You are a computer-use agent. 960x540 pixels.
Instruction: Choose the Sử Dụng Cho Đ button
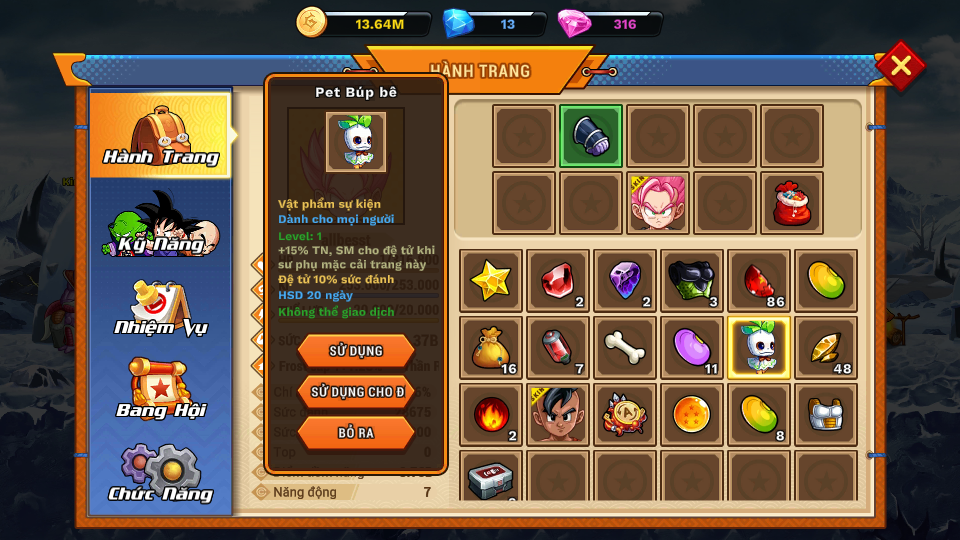(x=355, y=392)
